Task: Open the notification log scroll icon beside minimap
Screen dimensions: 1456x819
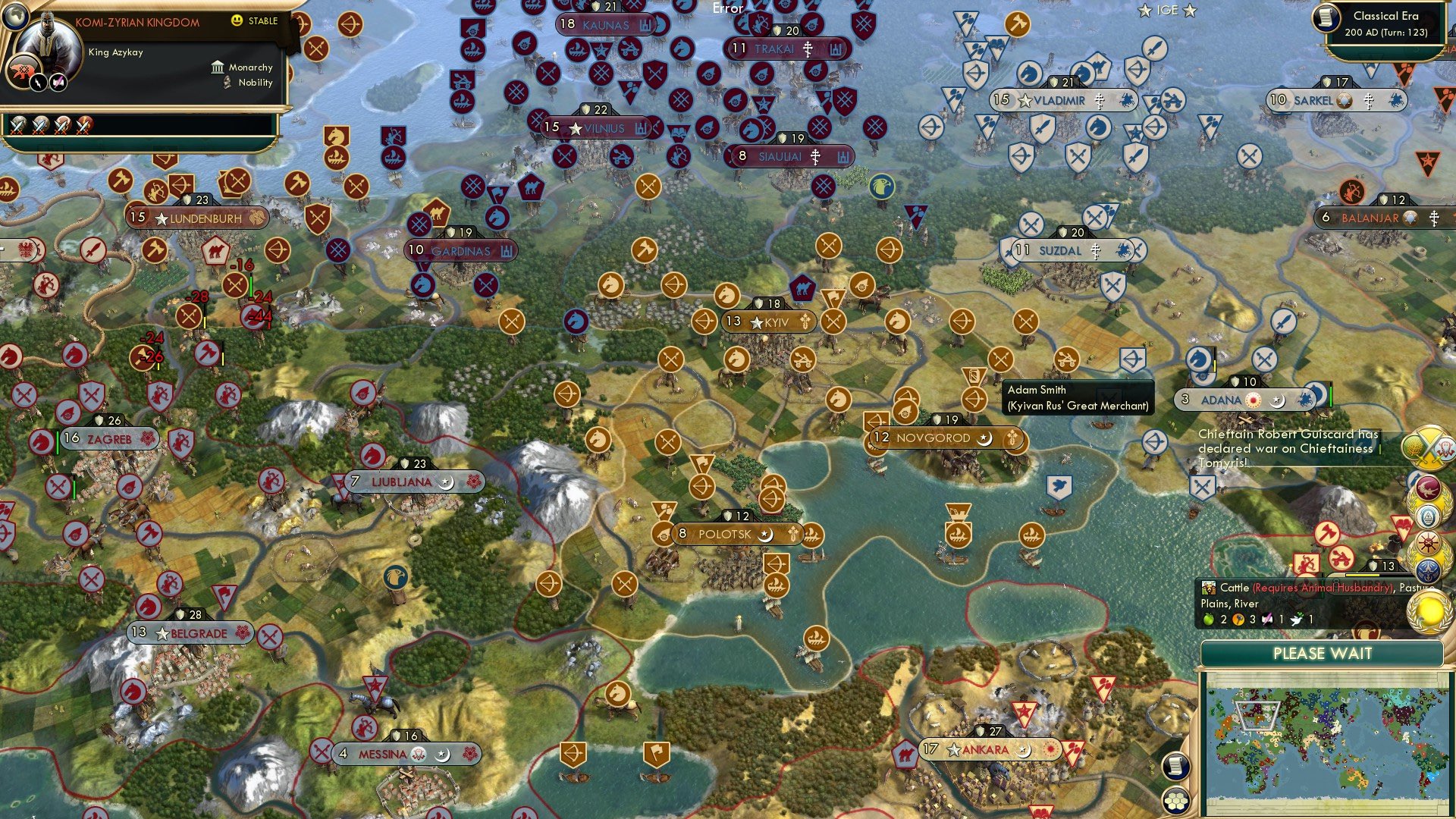Action: pos(1176,766)
